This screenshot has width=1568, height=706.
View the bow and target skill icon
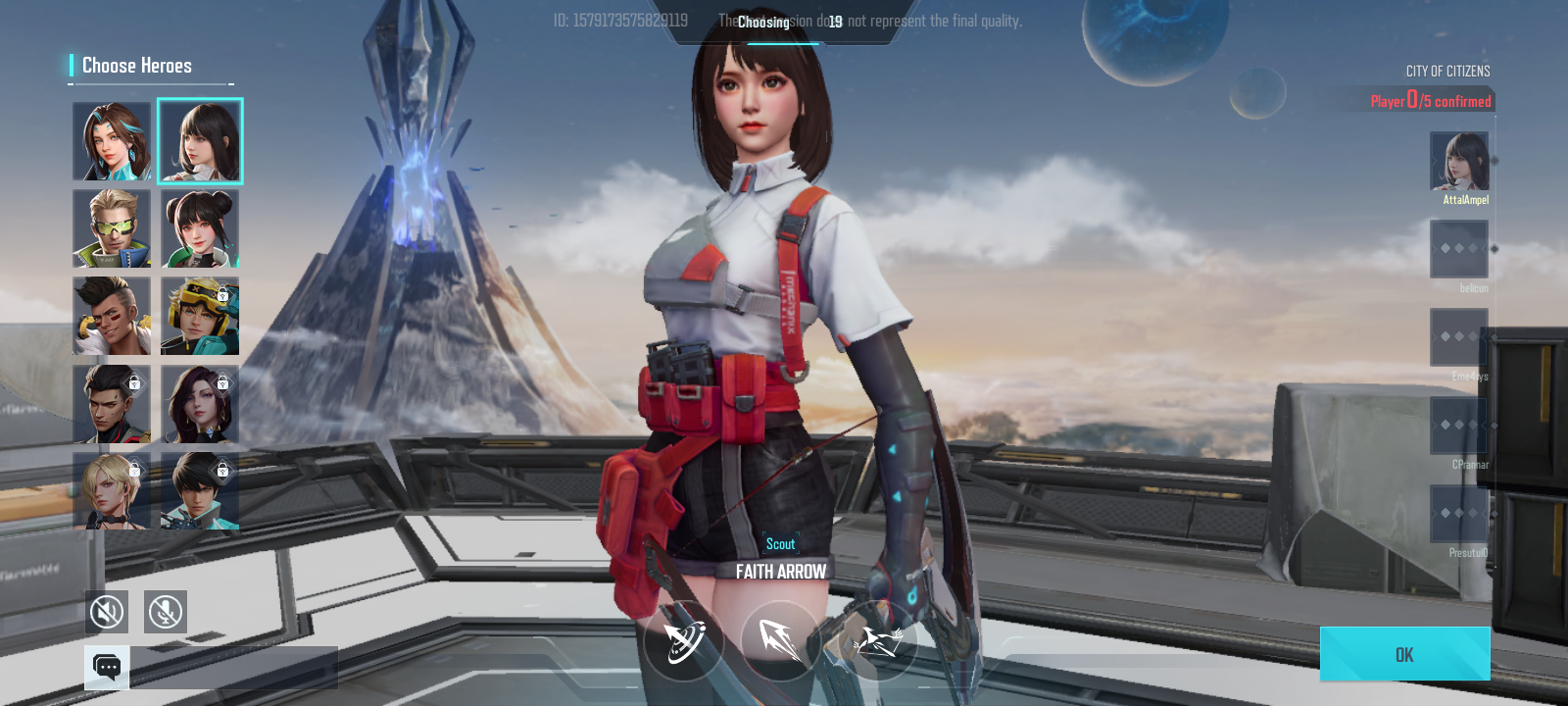tap(684, 642)
